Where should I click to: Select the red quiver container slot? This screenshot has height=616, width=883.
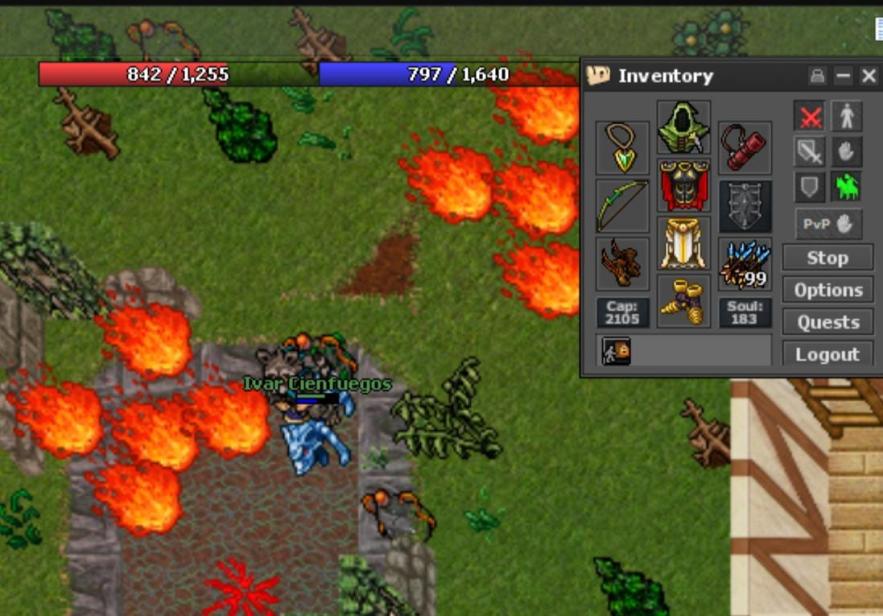[745, 148]
